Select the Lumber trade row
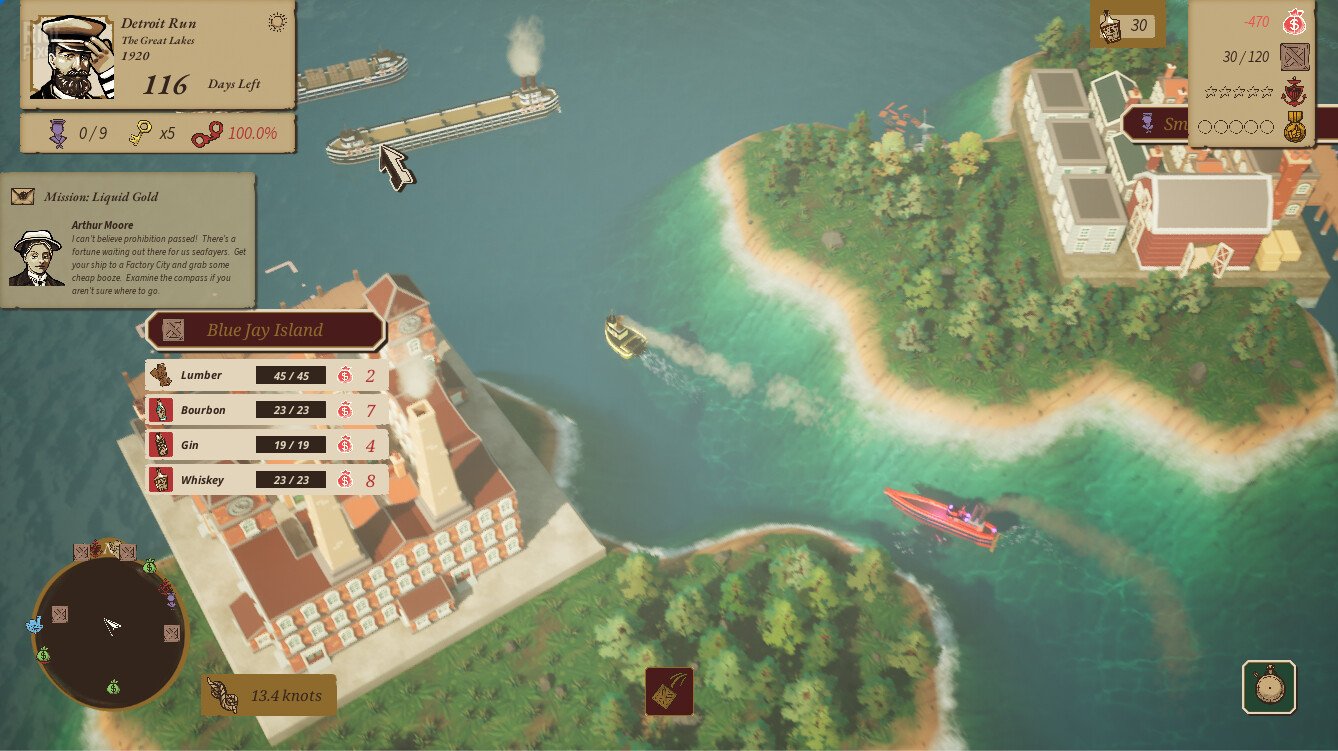1338x751 pixels. pyautogui.click(x=266, y=376)
